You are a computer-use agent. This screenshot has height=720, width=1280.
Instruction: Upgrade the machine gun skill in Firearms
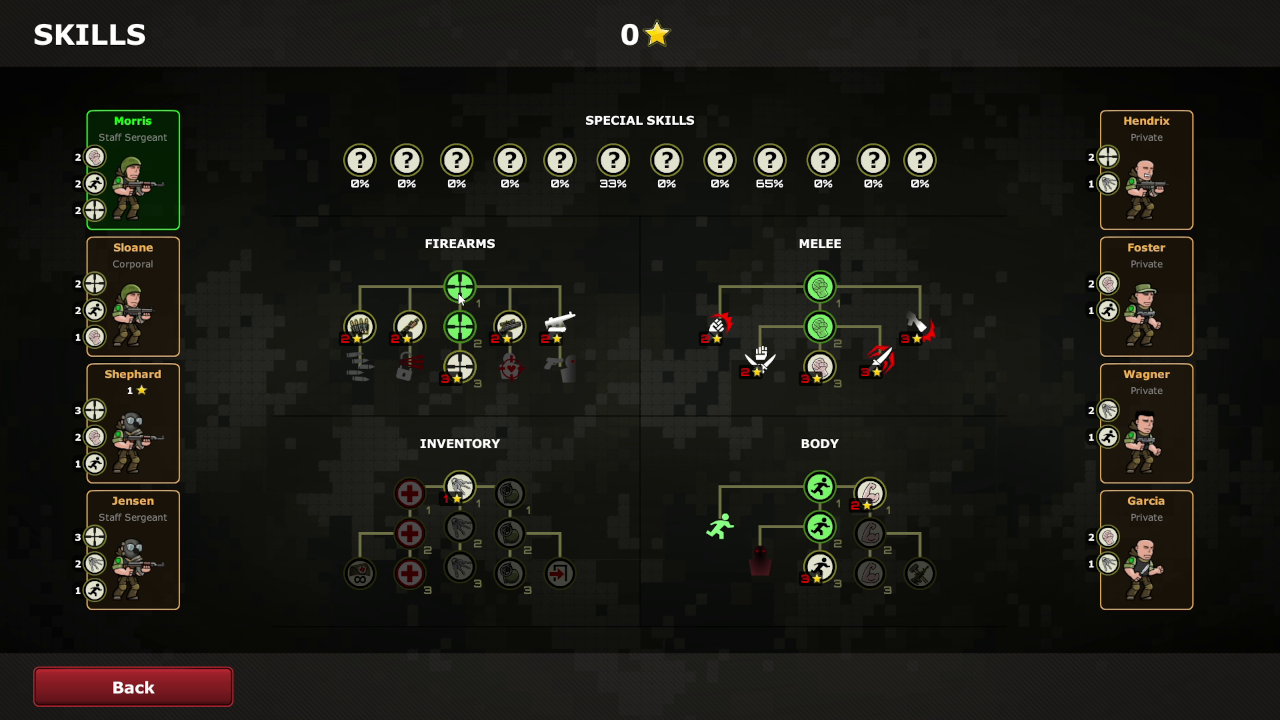509,325
